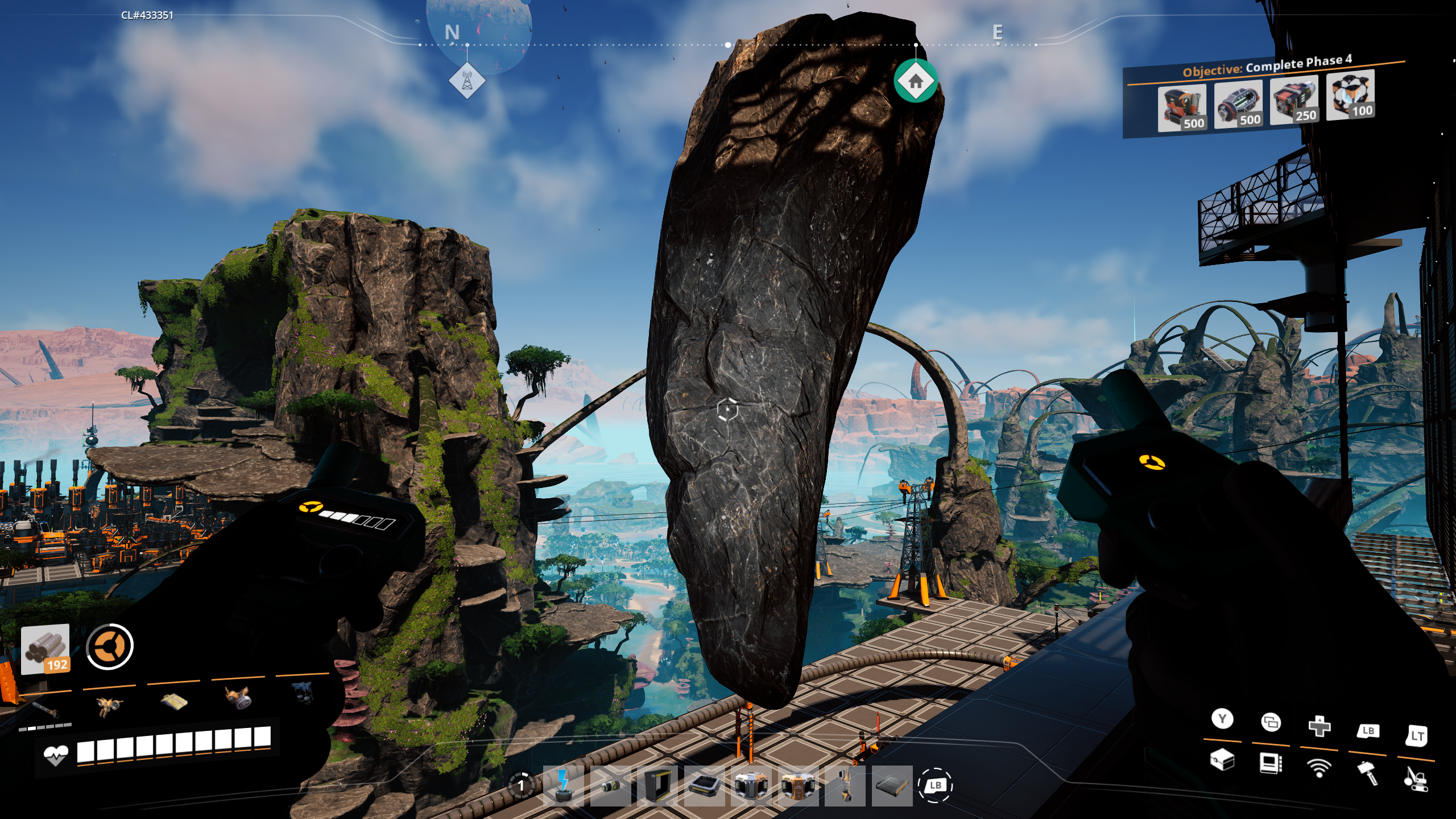
Task: Choose the black doorway wall hotbar slot
Action: (658, 785)
